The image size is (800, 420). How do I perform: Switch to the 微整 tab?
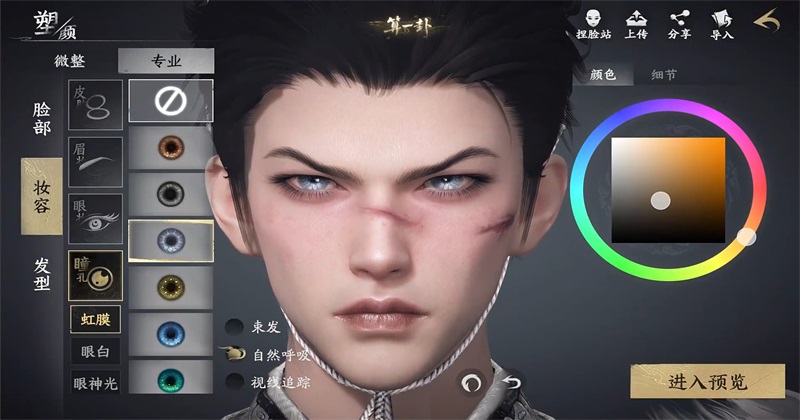pyautogui.click(x=69, y=61)
